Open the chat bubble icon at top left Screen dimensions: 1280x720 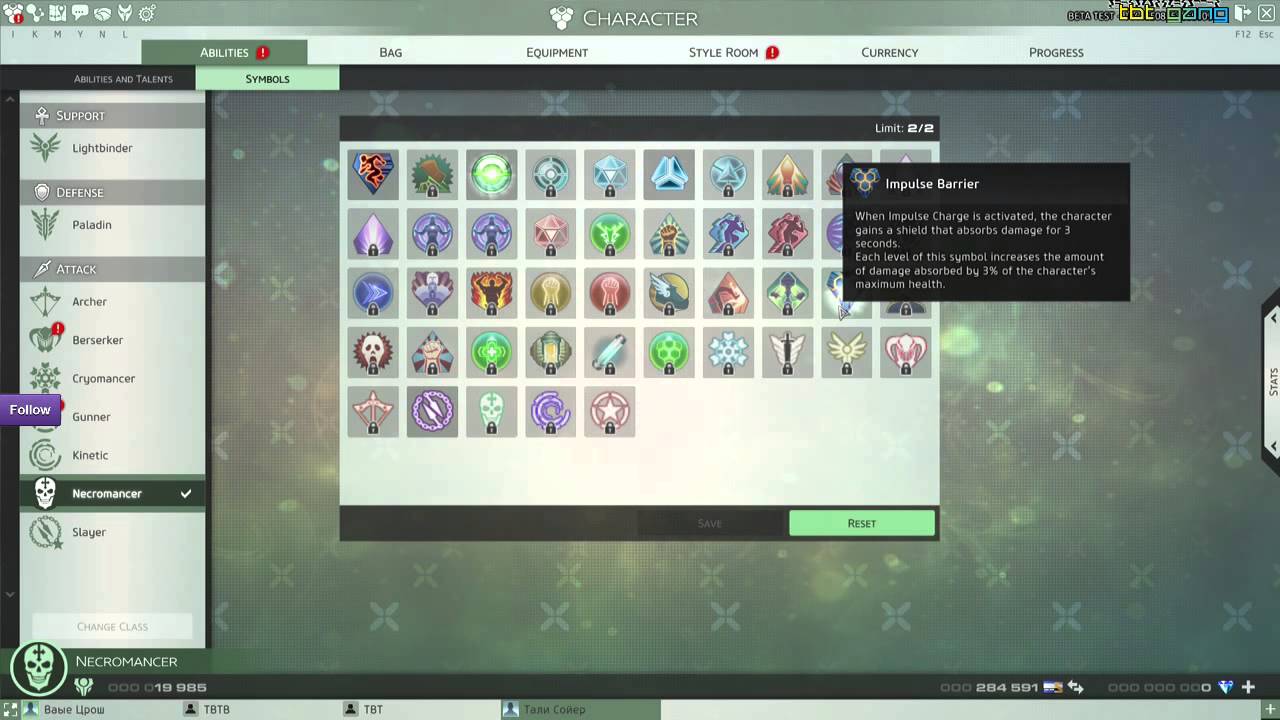79,14
